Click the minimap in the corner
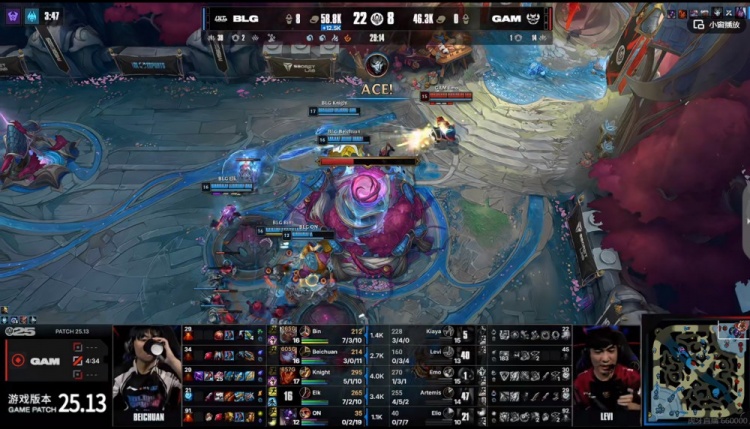The image size is (750, 429). pyautogui.click(x=695, y=373)
